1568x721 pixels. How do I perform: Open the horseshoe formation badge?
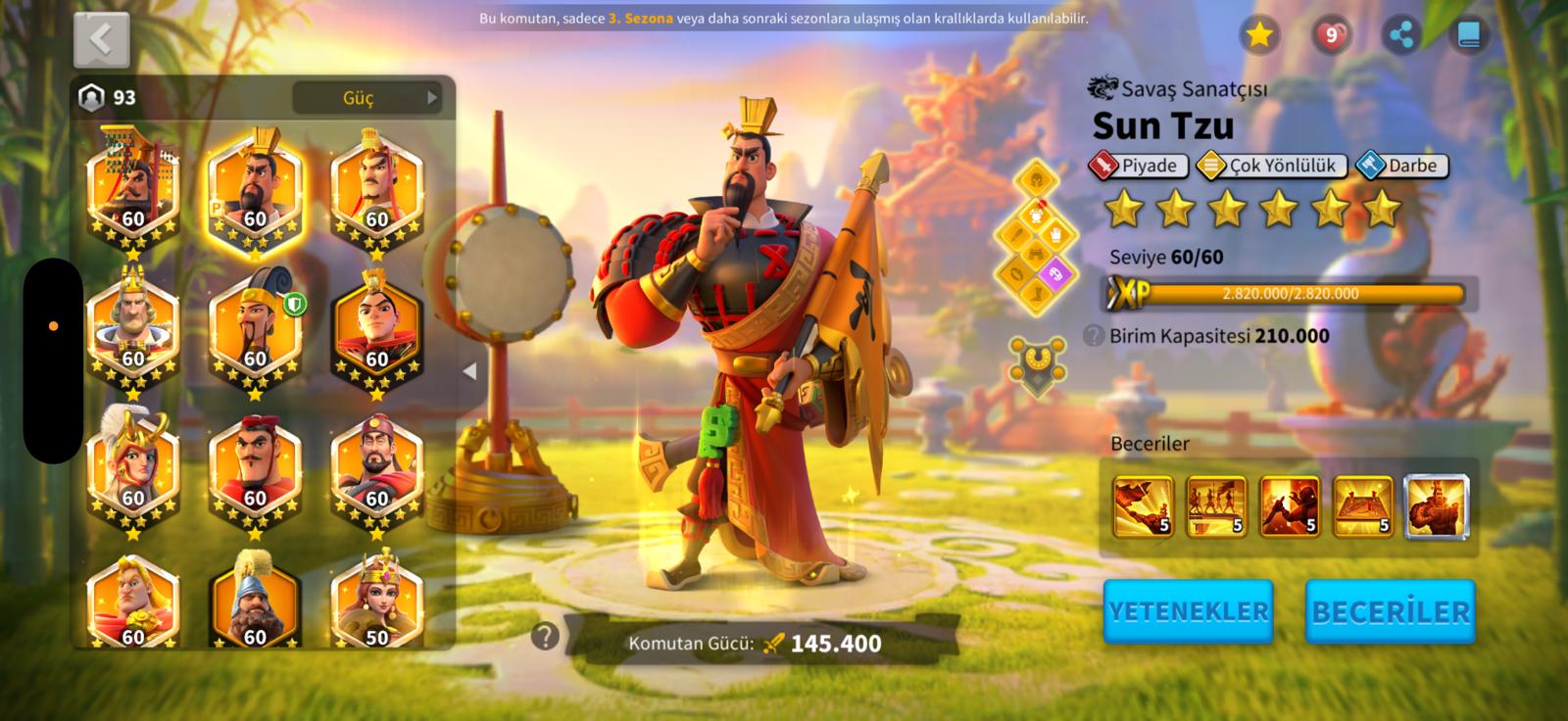(1037, 362)
